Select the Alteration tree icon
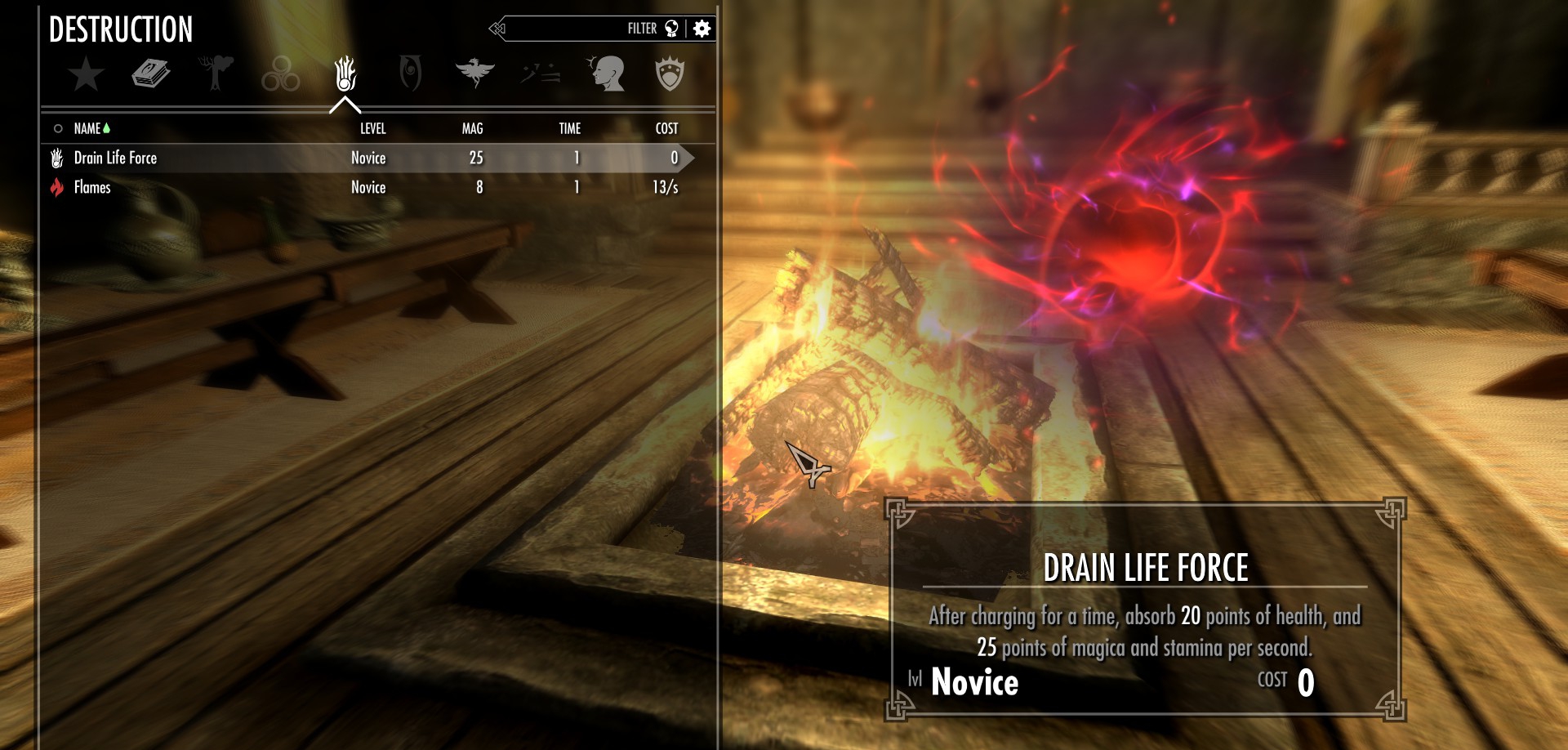The image size is (1568, 750). 215,72
